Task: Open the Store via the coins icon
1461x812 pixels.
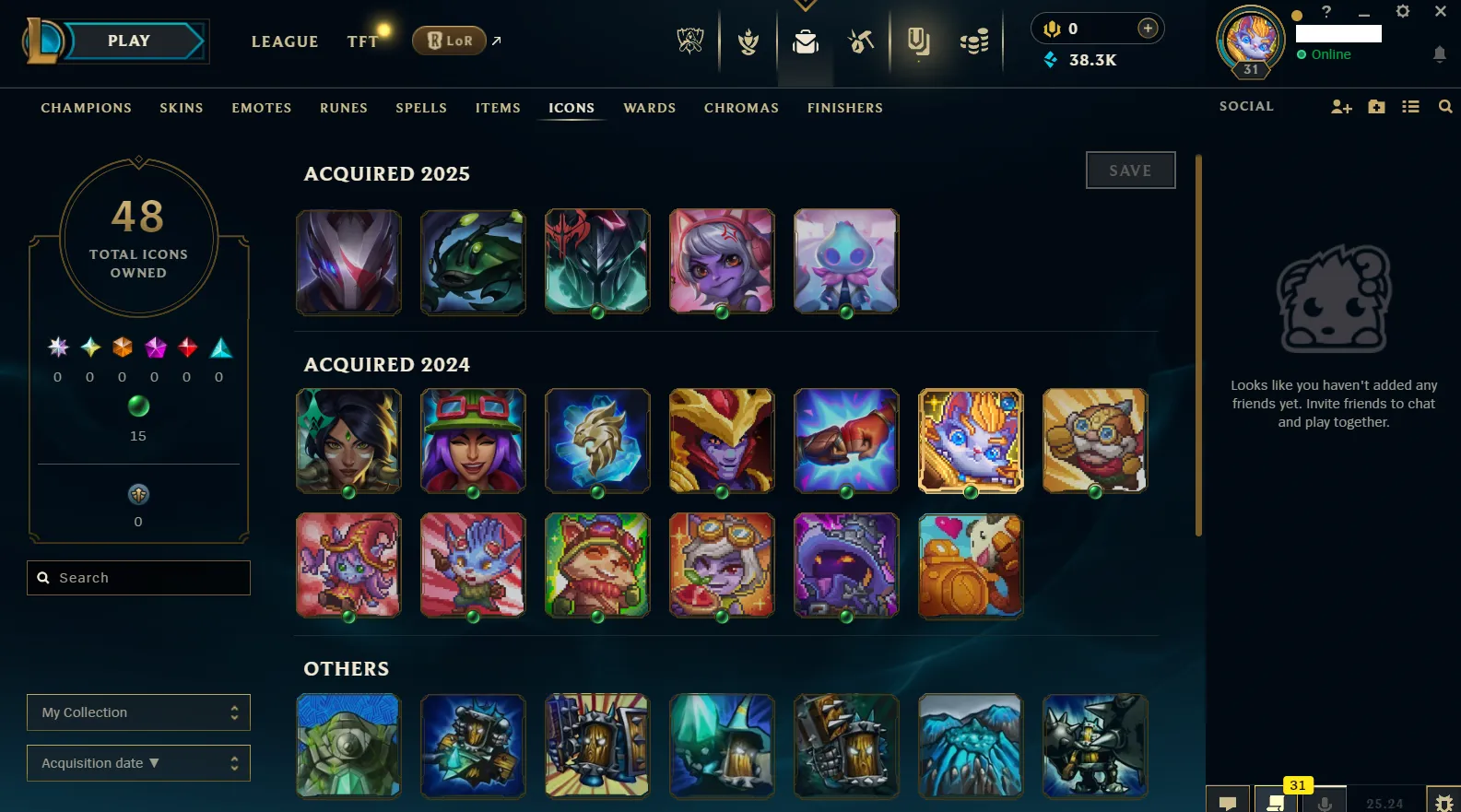Action: [973, 41]
